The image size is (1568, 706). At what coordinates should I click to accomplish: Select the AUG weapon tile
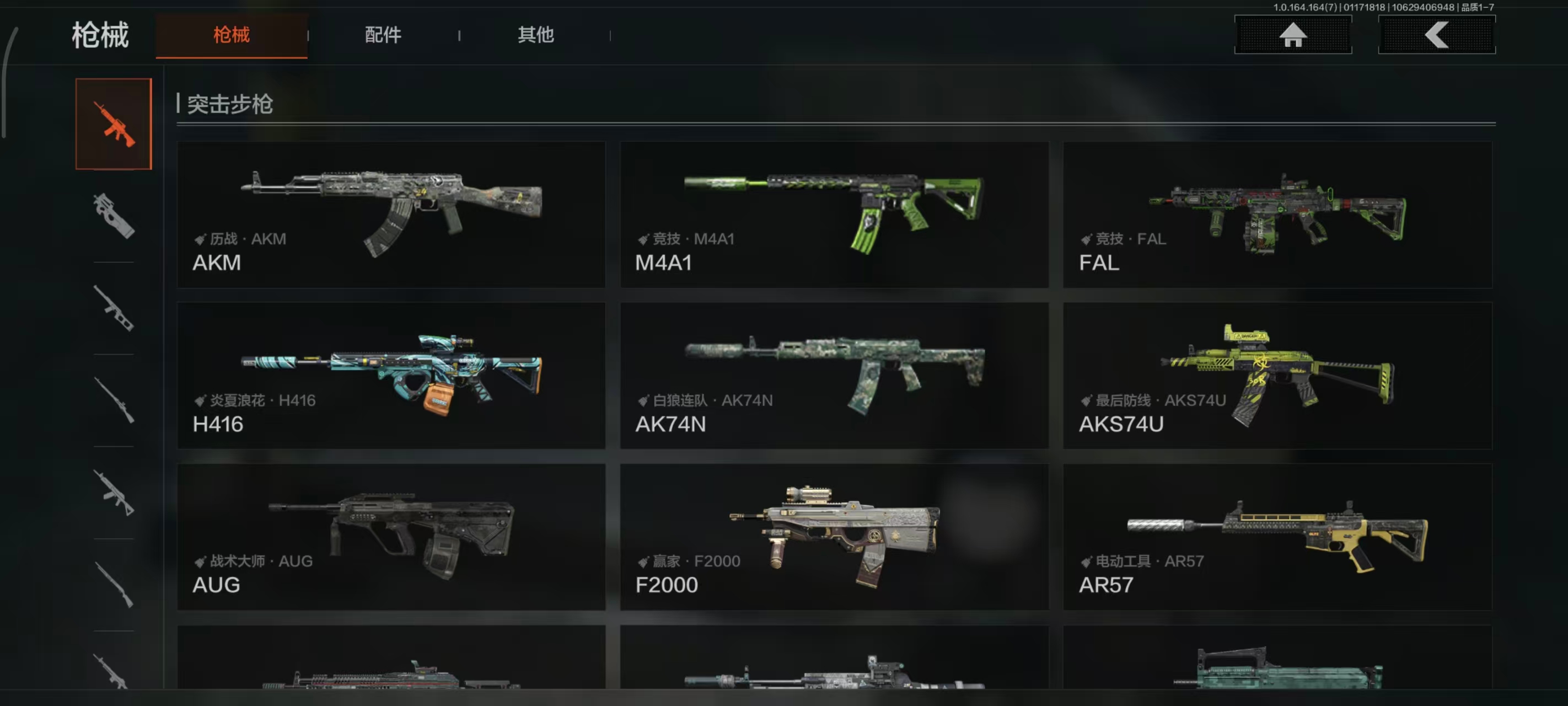click(391, 537)
